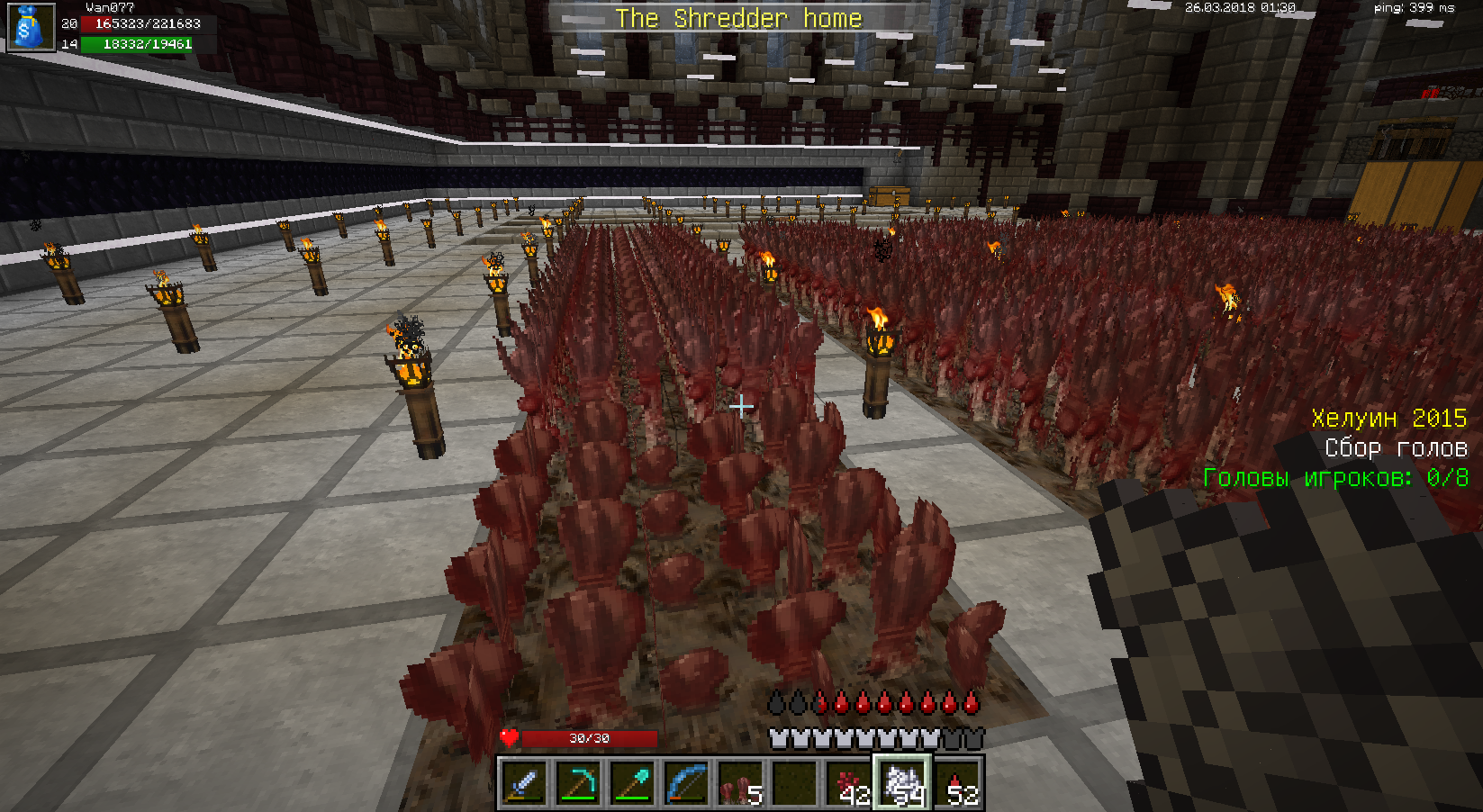Click the blue money bag icon
Screen dimensions: 1483x812
pyautogui.click(x=31, y=27)
